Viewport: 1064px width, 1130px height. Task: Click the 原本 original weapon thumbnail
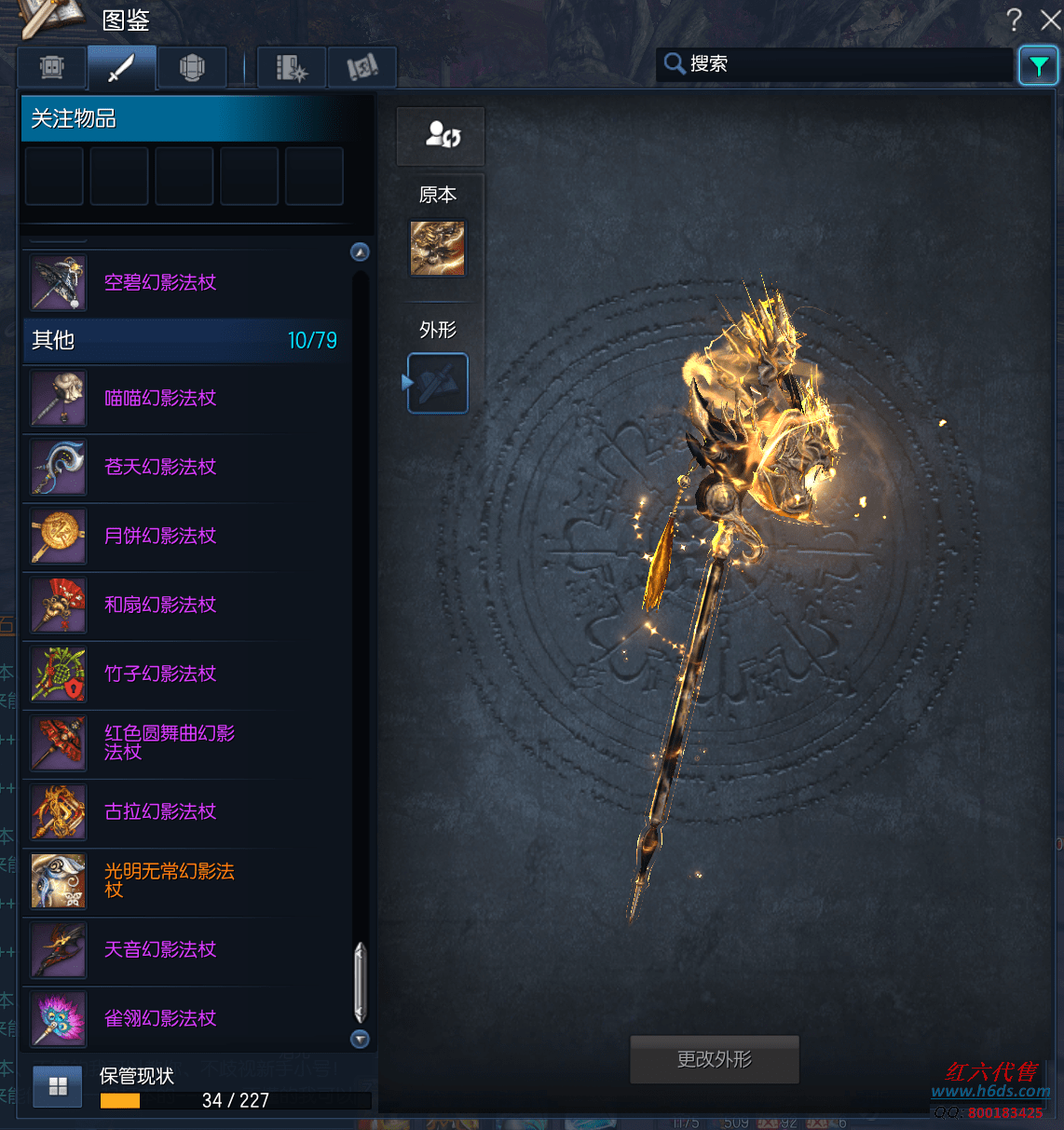pyautogui.click(x=438, y=249)
